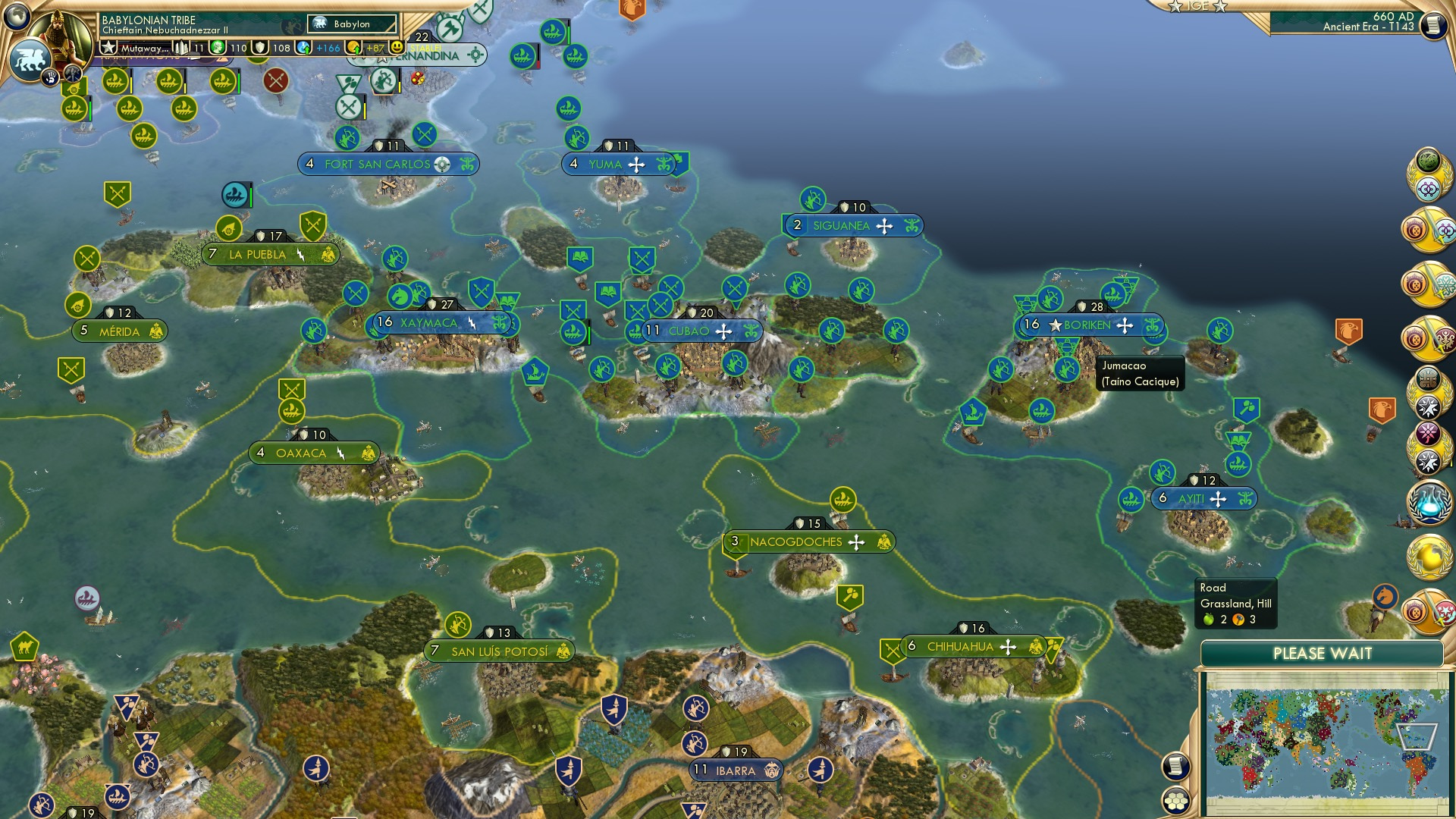Toggle strategic view with the hexagon icon

click(x=1176, y=801)
